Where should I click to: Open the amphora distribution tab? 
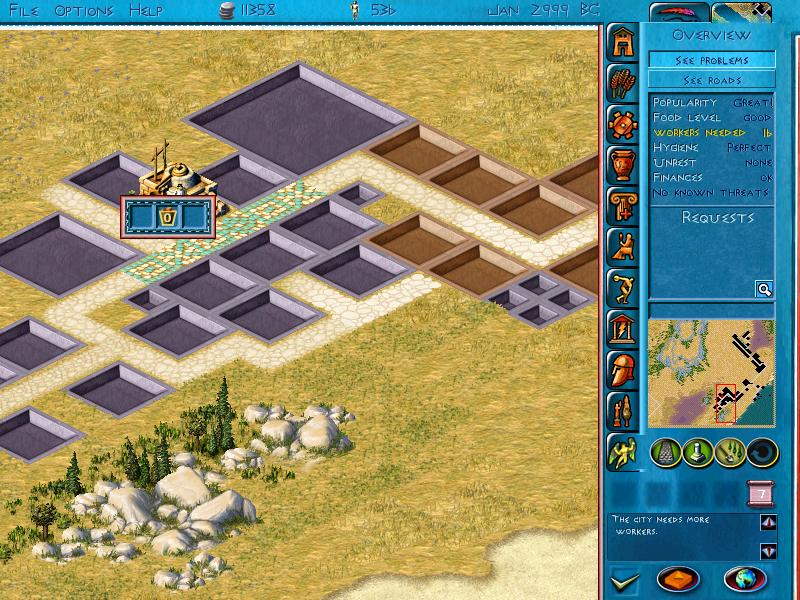(x=623, y=163)
